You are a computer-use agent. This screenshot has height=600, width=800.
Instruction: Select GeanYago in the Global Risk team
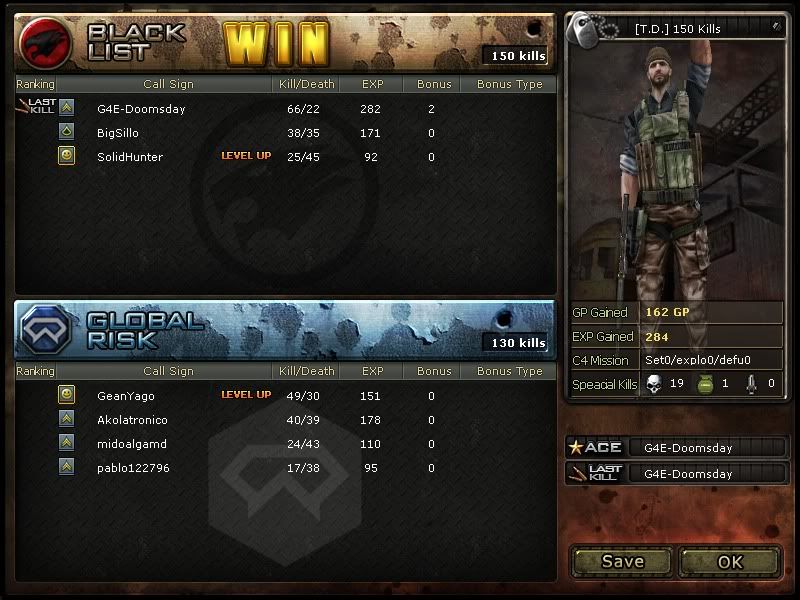tap(126, 396)
